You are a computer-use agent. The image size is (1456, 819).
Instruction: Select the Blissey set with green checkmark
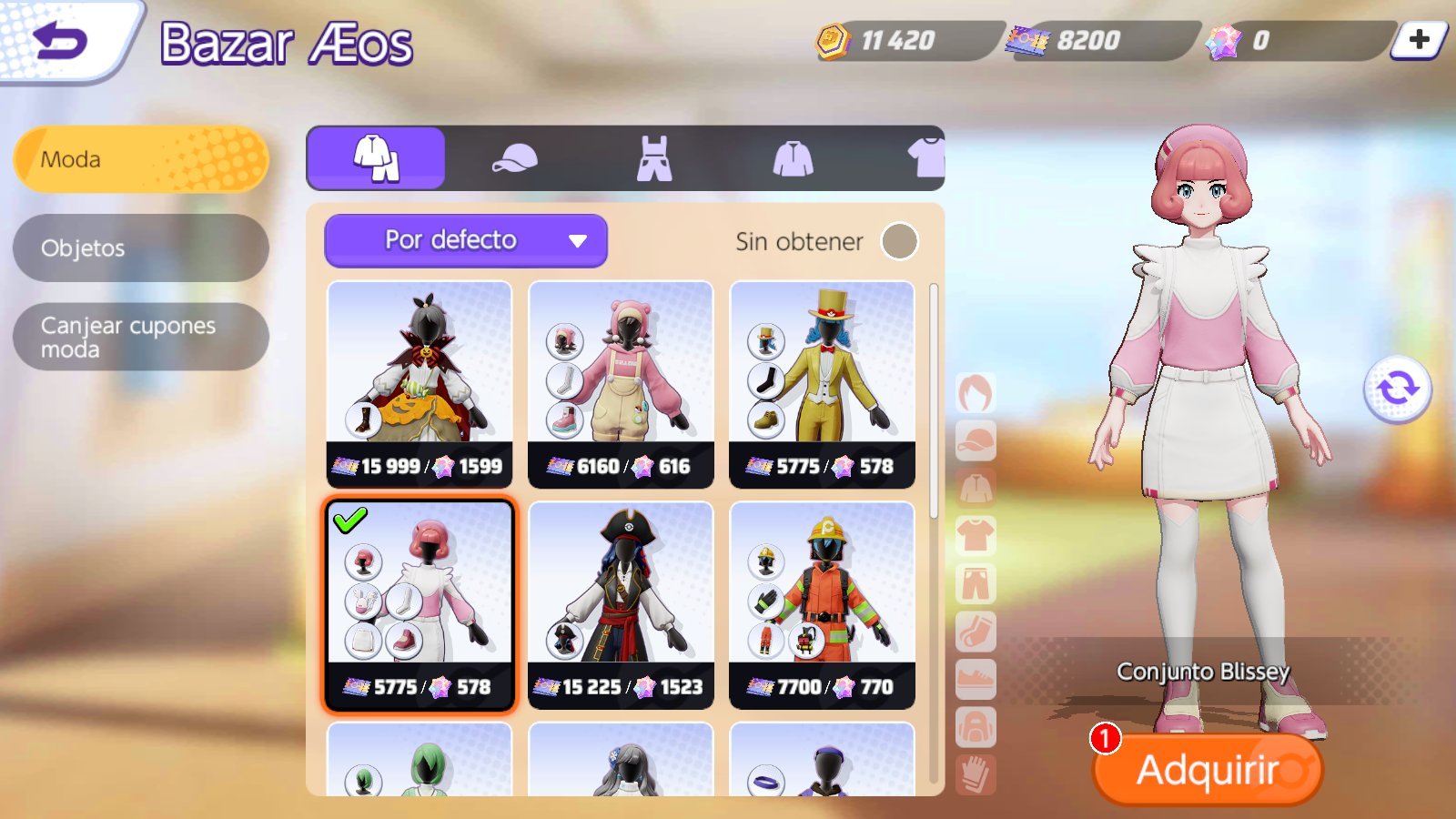click(x=420, y=605)
